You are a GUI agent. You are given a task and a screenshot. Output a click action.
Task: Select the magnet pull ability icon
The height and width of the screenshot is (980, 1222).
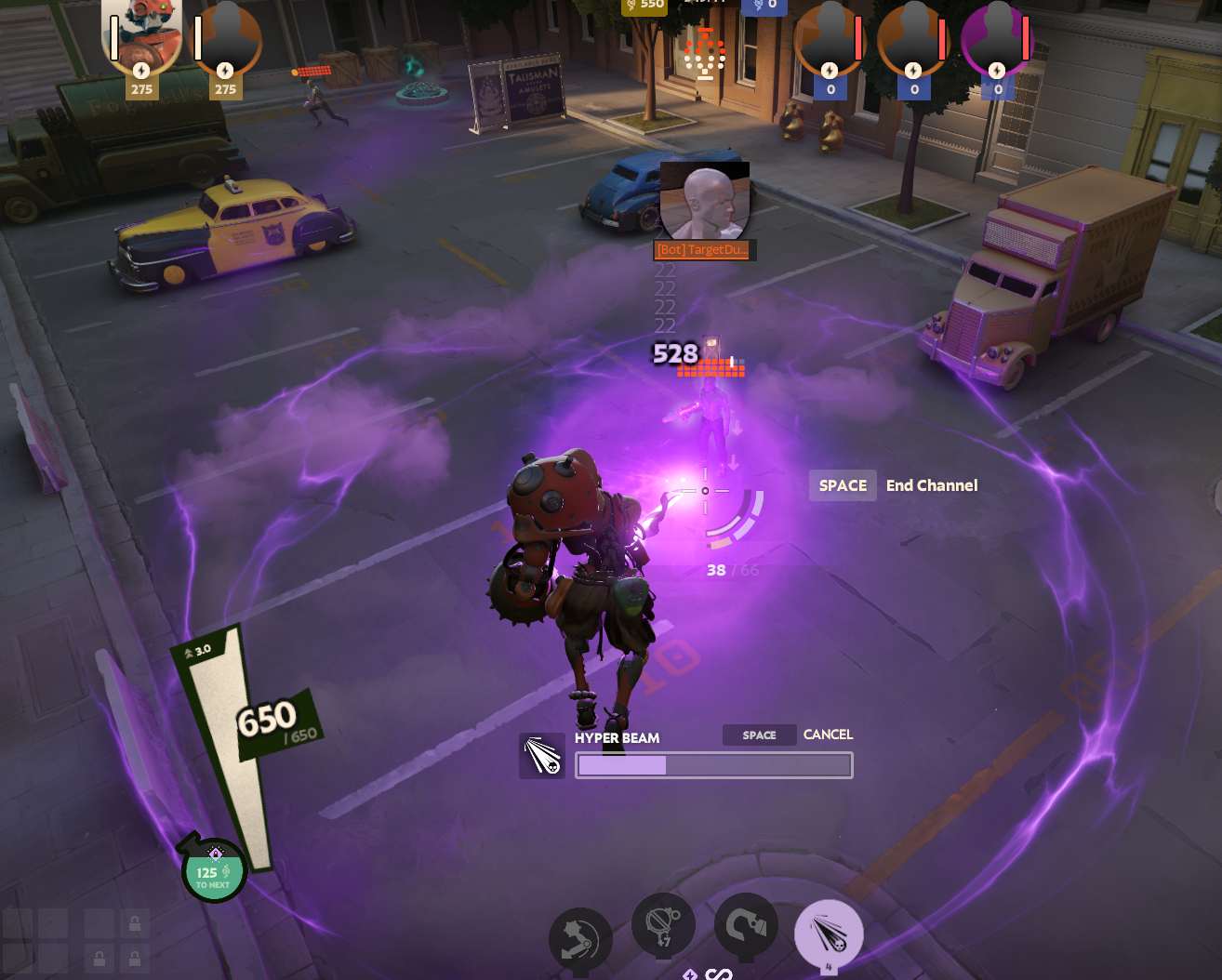[x=746, y=927]
